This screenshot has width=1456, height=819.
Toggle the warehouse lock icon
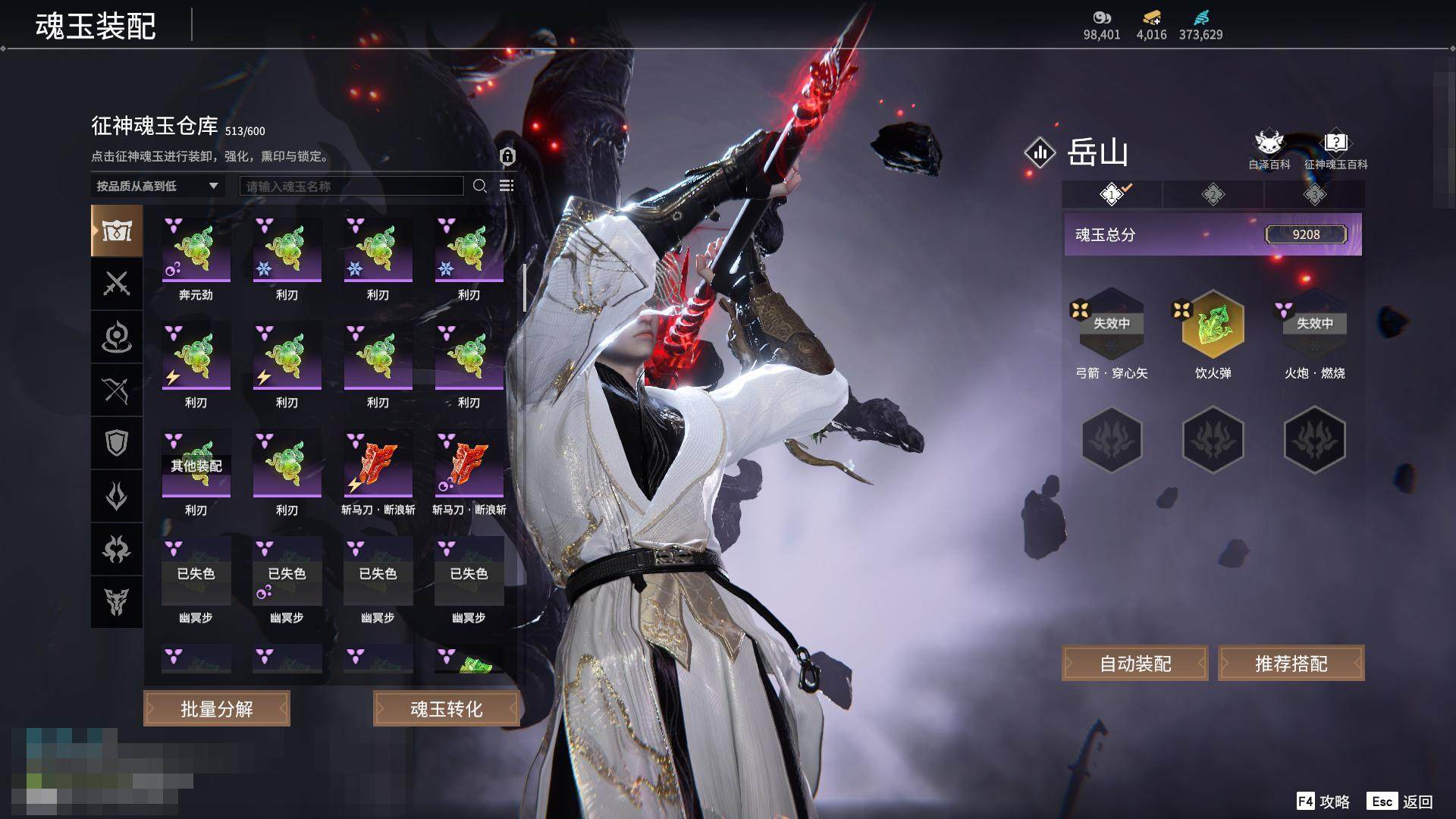(507, 156)
